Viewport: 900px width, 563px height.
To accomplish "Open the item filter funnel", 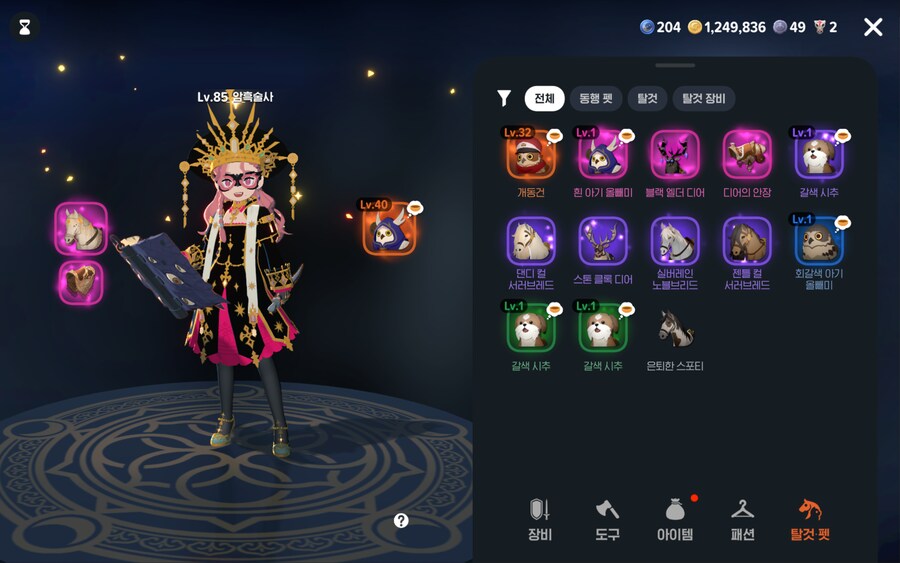I will (x=504, y=98).
